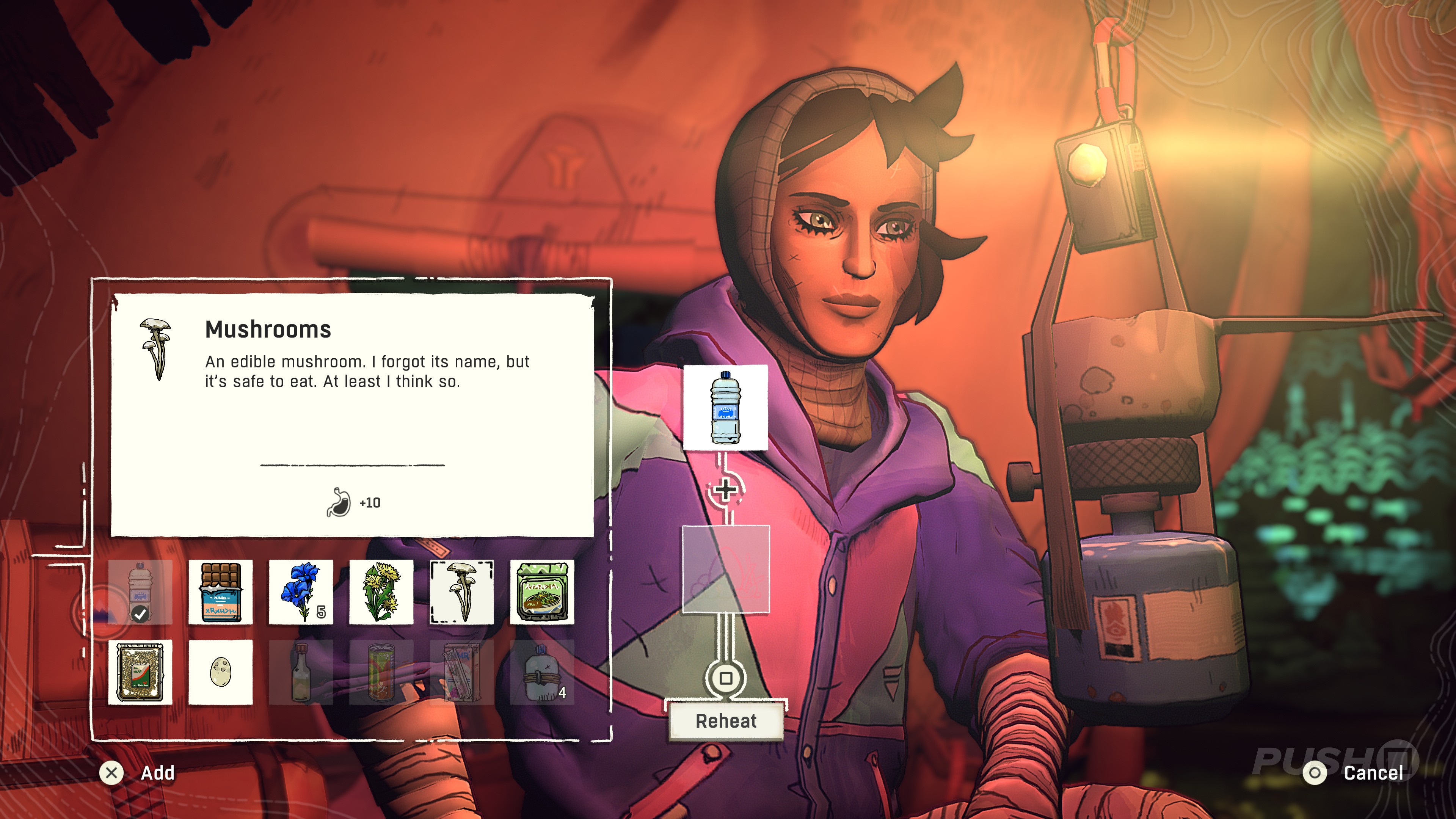Click the greyed-out glass bottle slot

point(301,672)
